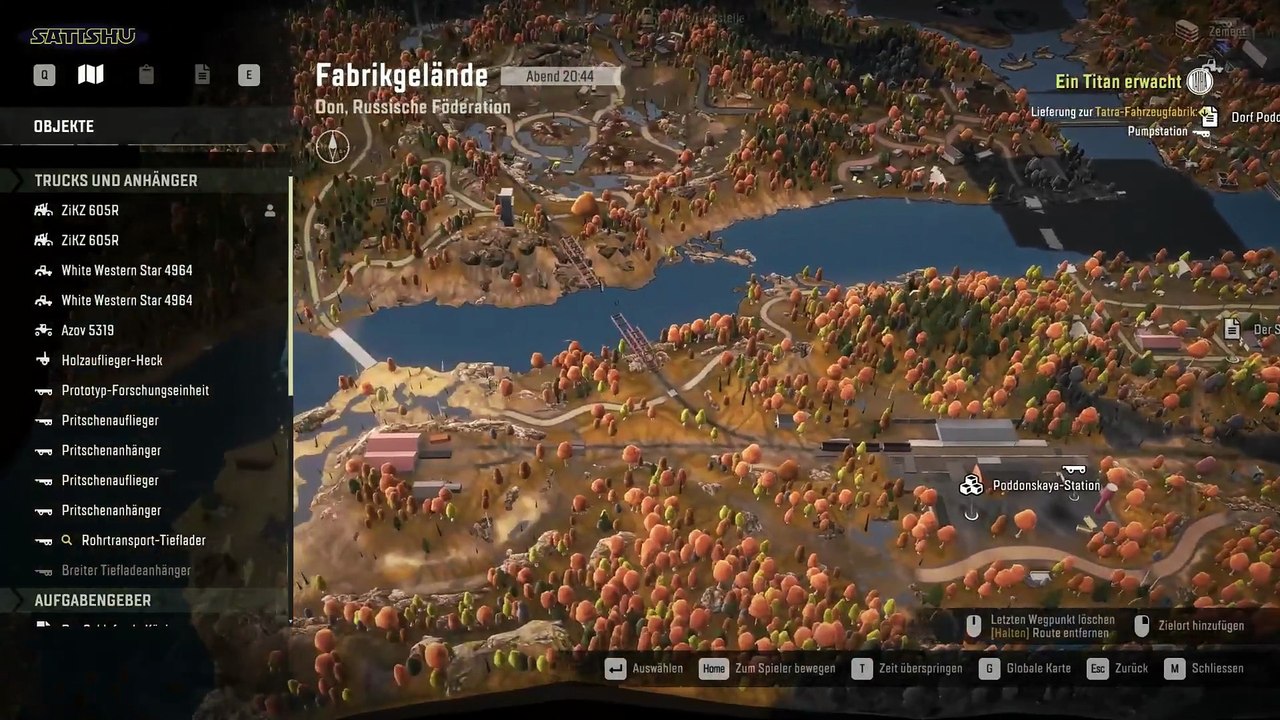Image resolution: width=1280 pixels, height=720 pixels.
Task: Select the Zement cargo marker
Action: pyautogui.click(x=1187, y=31)
